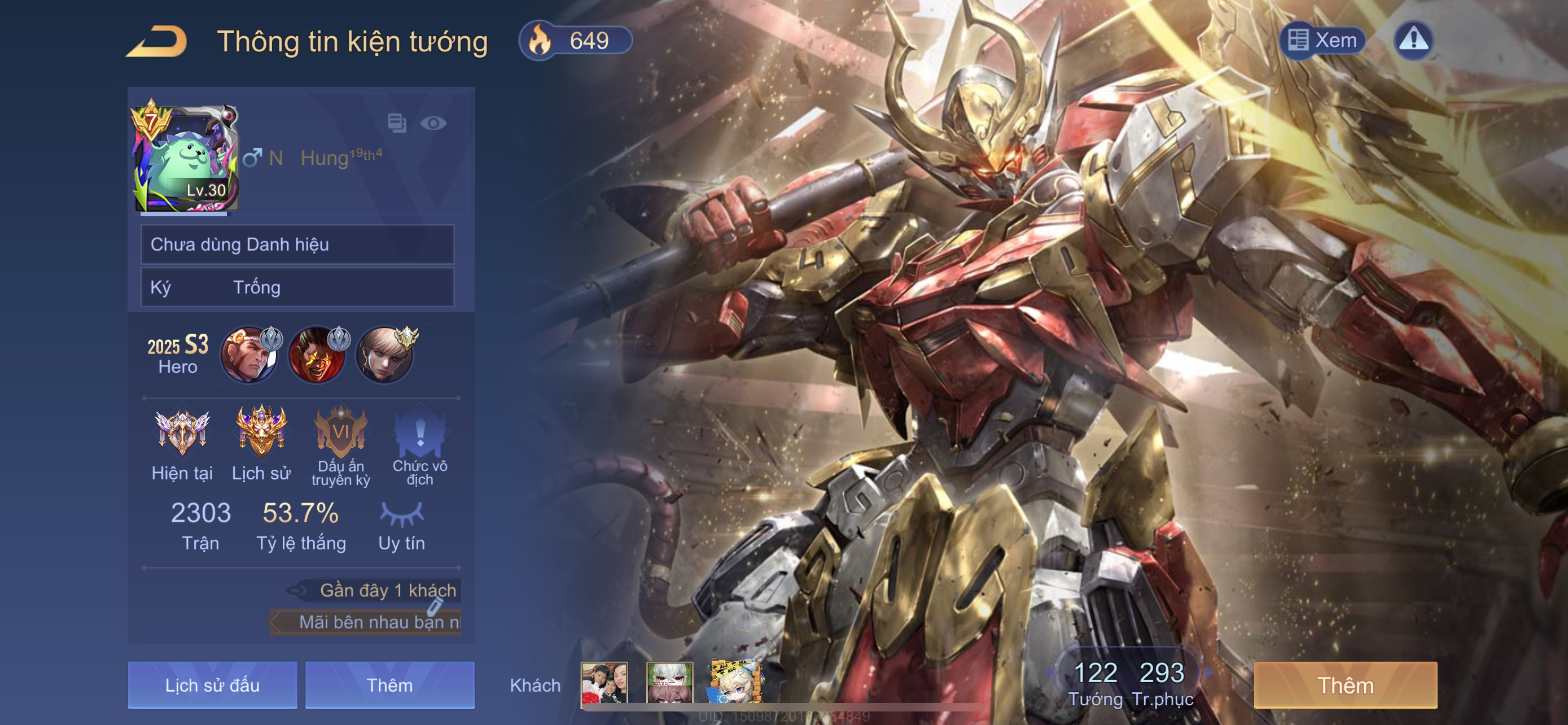Copy player info with the card icon

(397, 123)
